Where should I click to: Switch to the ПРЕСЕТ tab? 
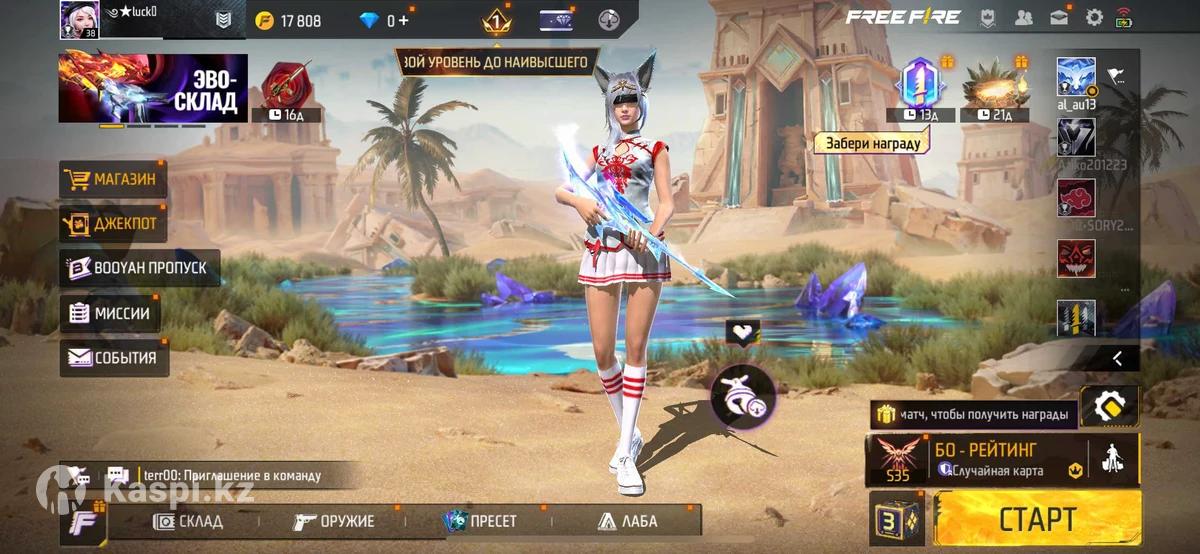[x=481, y=521]
